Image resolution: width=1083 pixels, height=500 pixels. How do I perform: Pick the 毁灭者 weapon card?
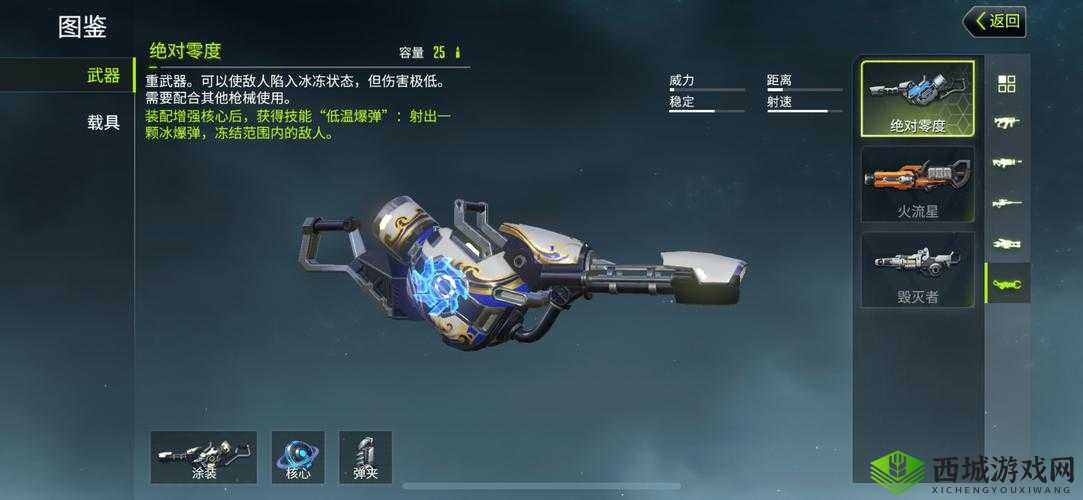[917, 270]
